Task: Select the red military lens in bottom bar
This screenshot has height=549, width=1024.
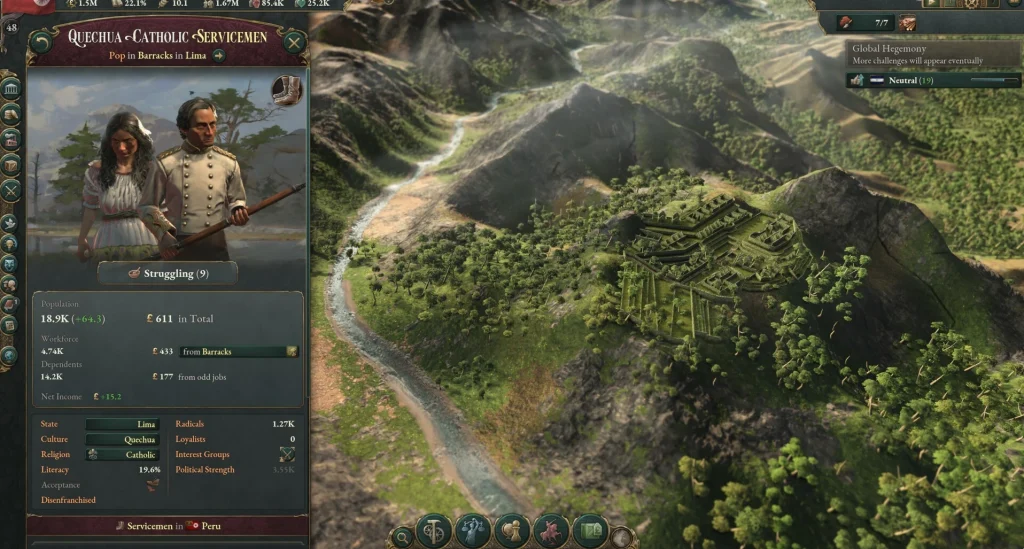Action: coord(551,531)
